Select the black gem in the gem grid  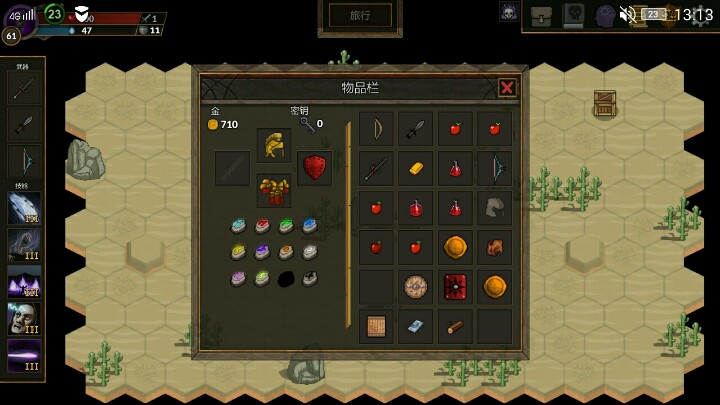click(x=286, y=279)
